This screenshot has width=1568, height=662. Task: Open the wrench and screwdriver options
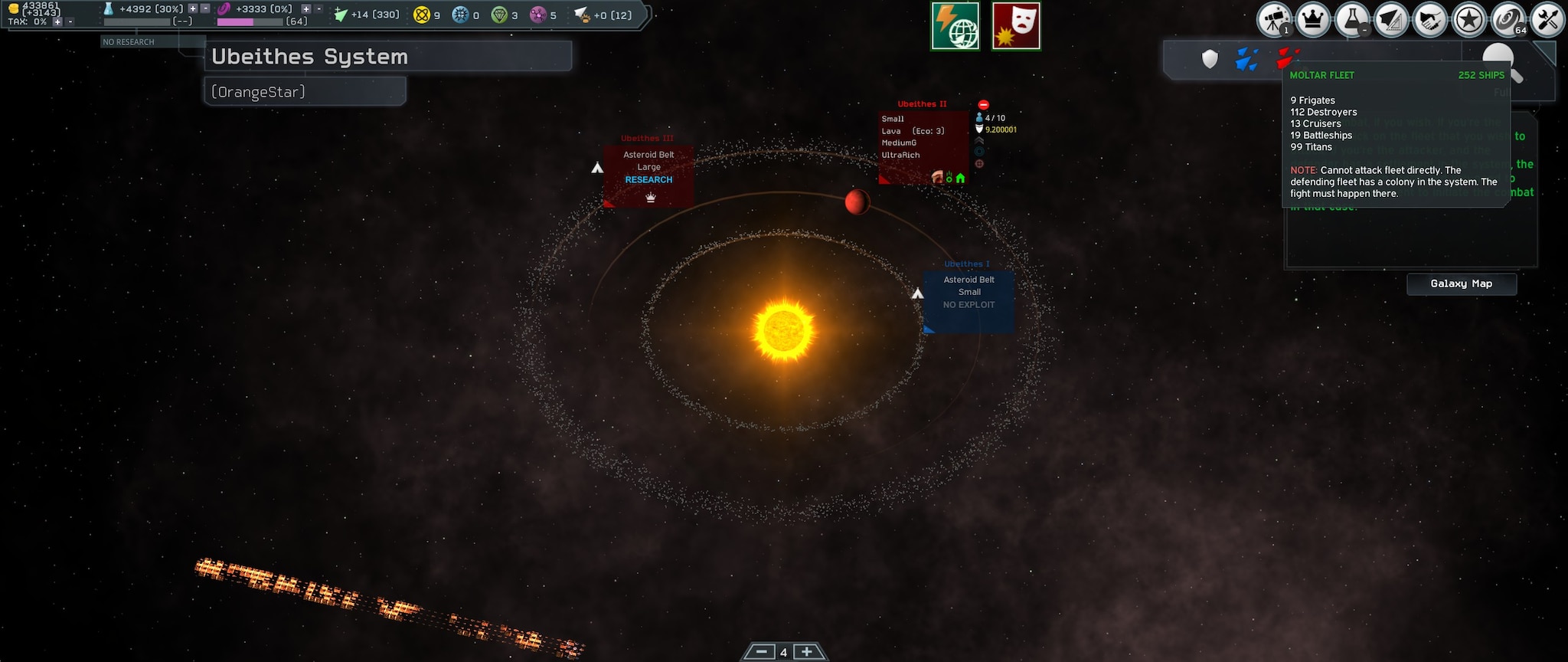tap(1547, 20)
